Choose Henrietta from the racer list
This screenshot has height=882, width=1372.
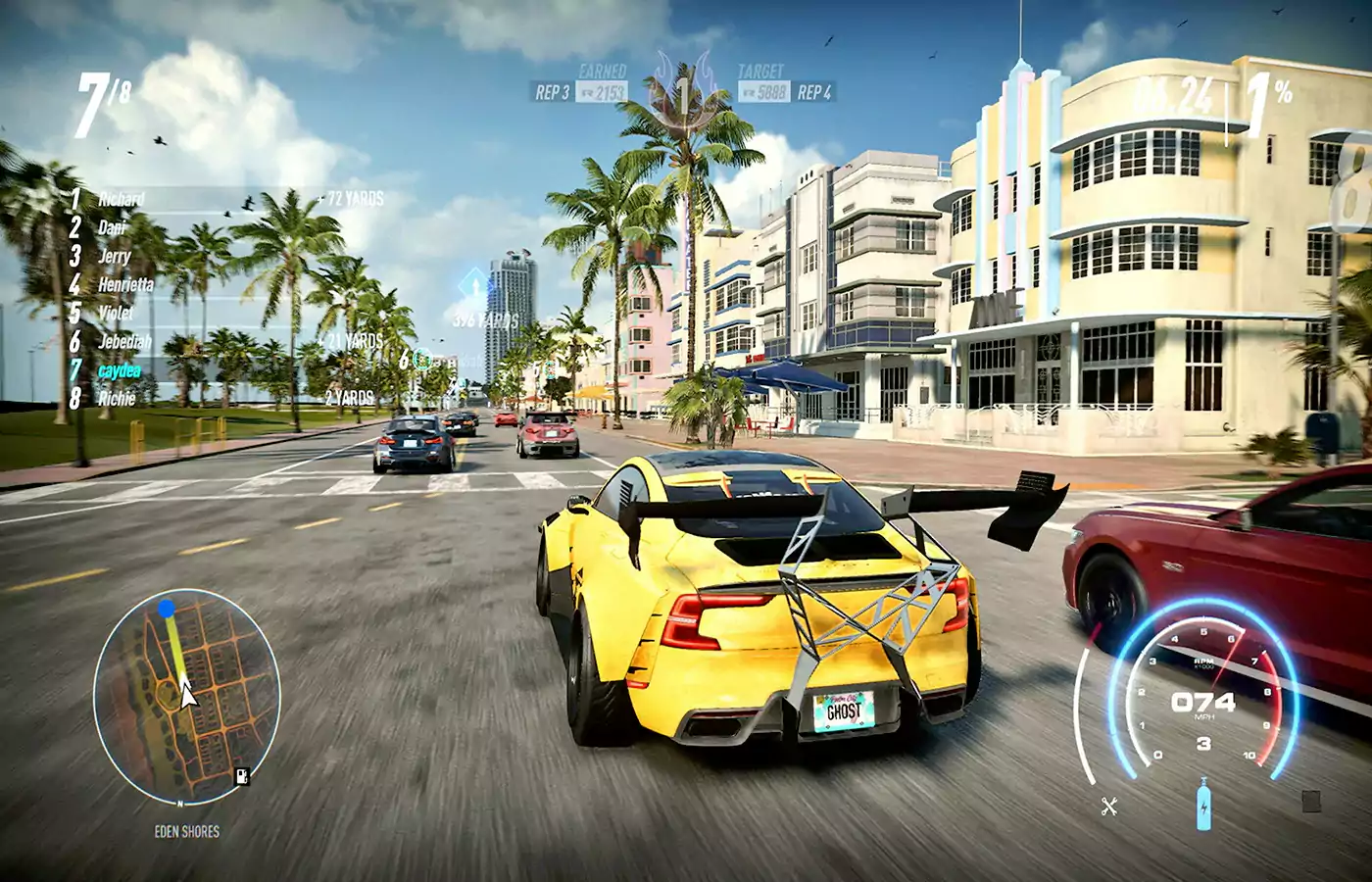125,284
